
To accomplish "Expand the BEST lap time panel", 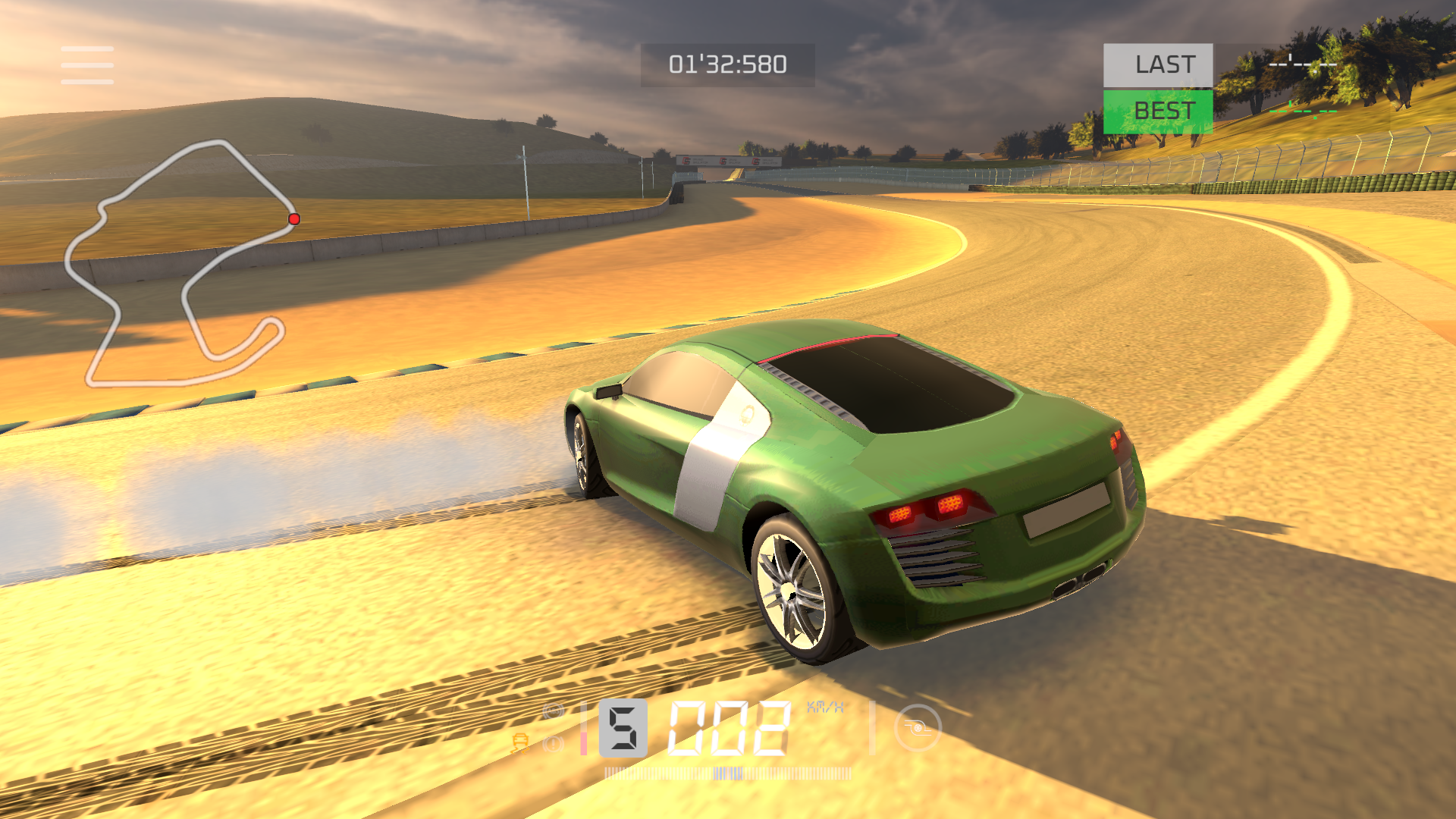I will (1159, 111).
